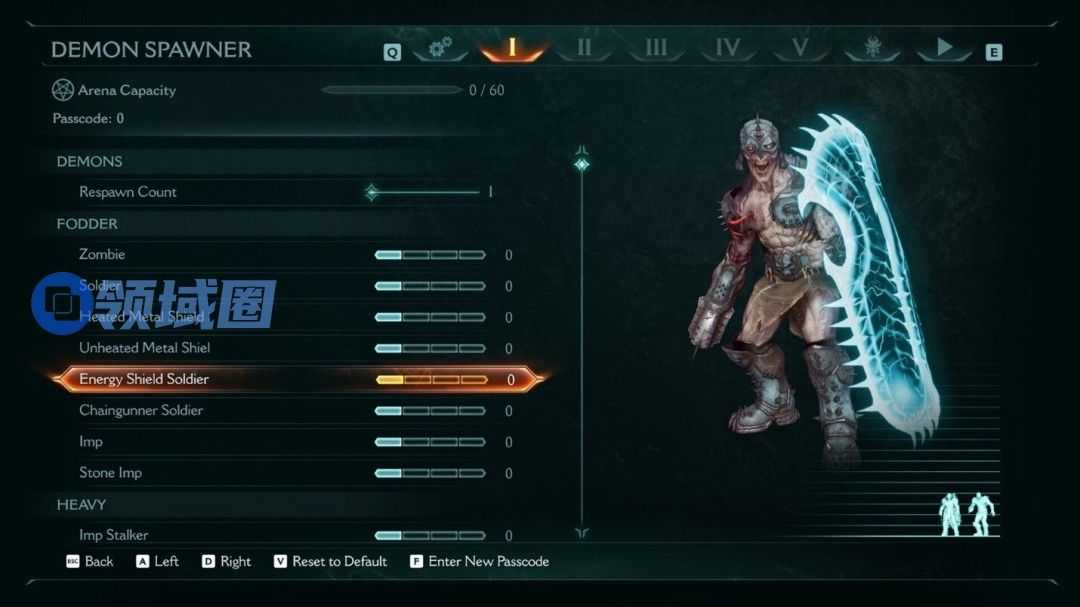Image resolution: width=1080 pixels, height=607 pixels.
Task: Pick the Imp entry
Action: (x=91, y=442)
